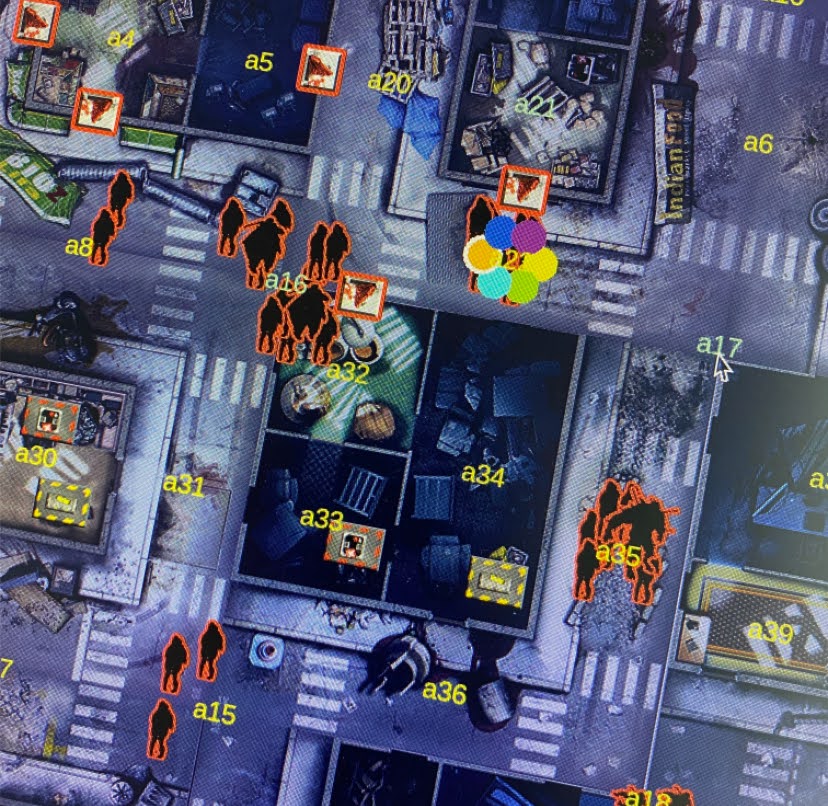Screen dimensions: 828x806
Task: Choose street zone a31
Action: point(184,484)
